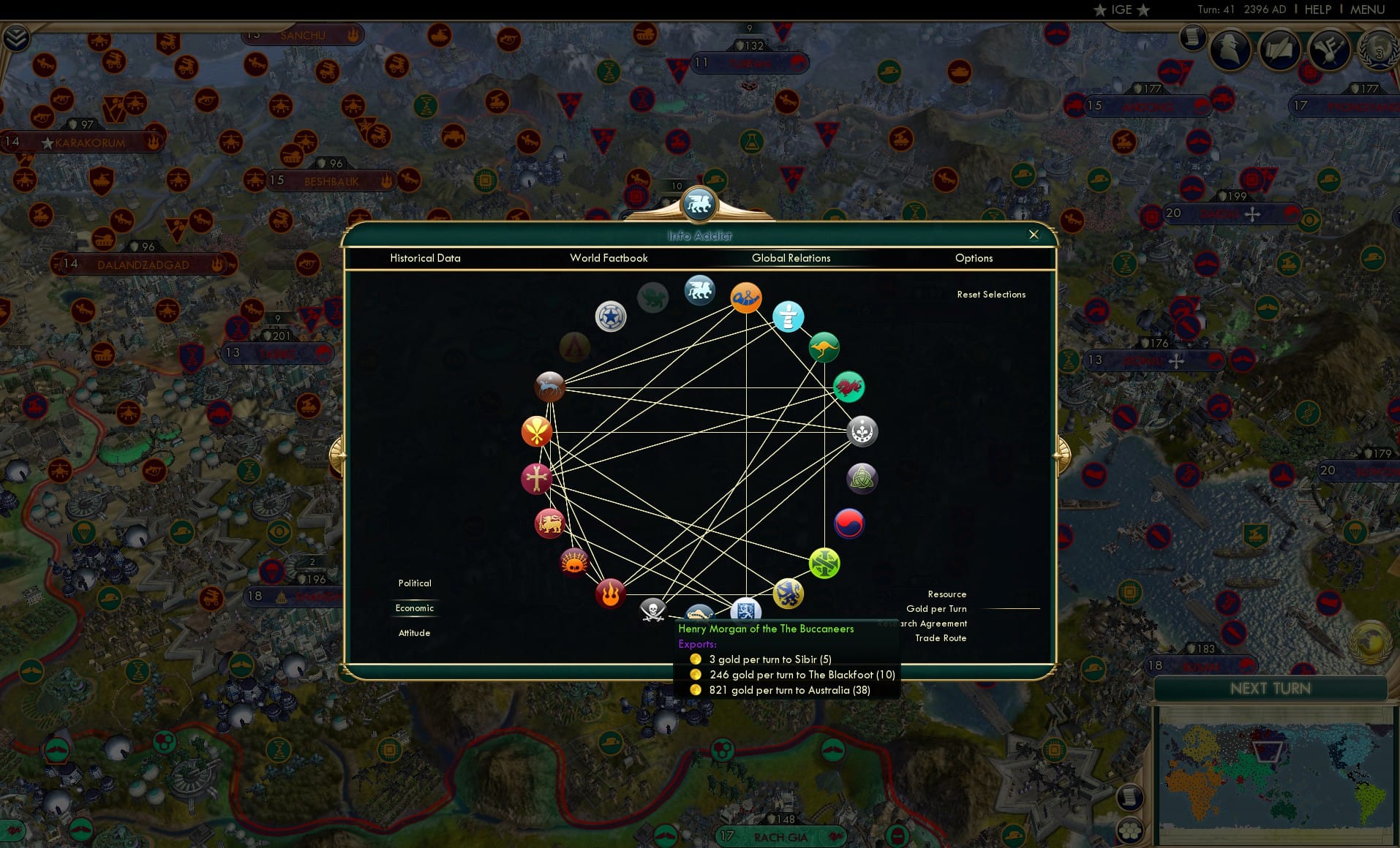Select the Australia kangaroo civ icon

click(x=823, y=347)
